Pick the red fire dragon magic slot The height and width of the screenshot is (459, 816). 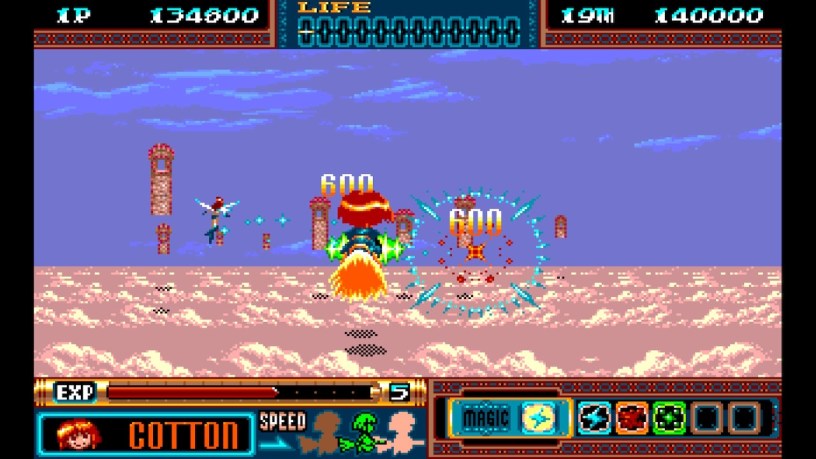pyautogui.click(x=630, y=418)
